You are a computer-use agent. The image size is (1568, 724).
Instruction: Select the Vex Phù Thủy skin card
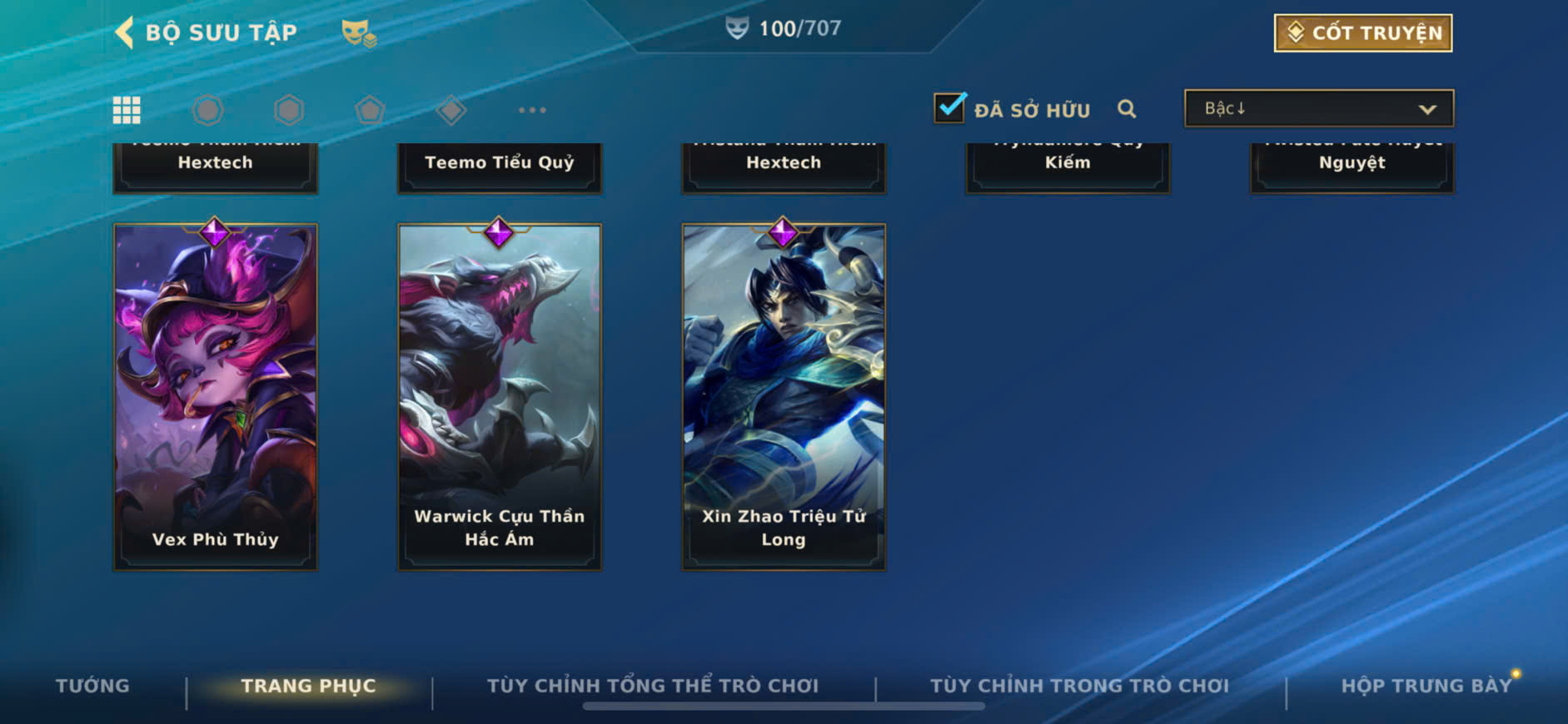[215, 396]
